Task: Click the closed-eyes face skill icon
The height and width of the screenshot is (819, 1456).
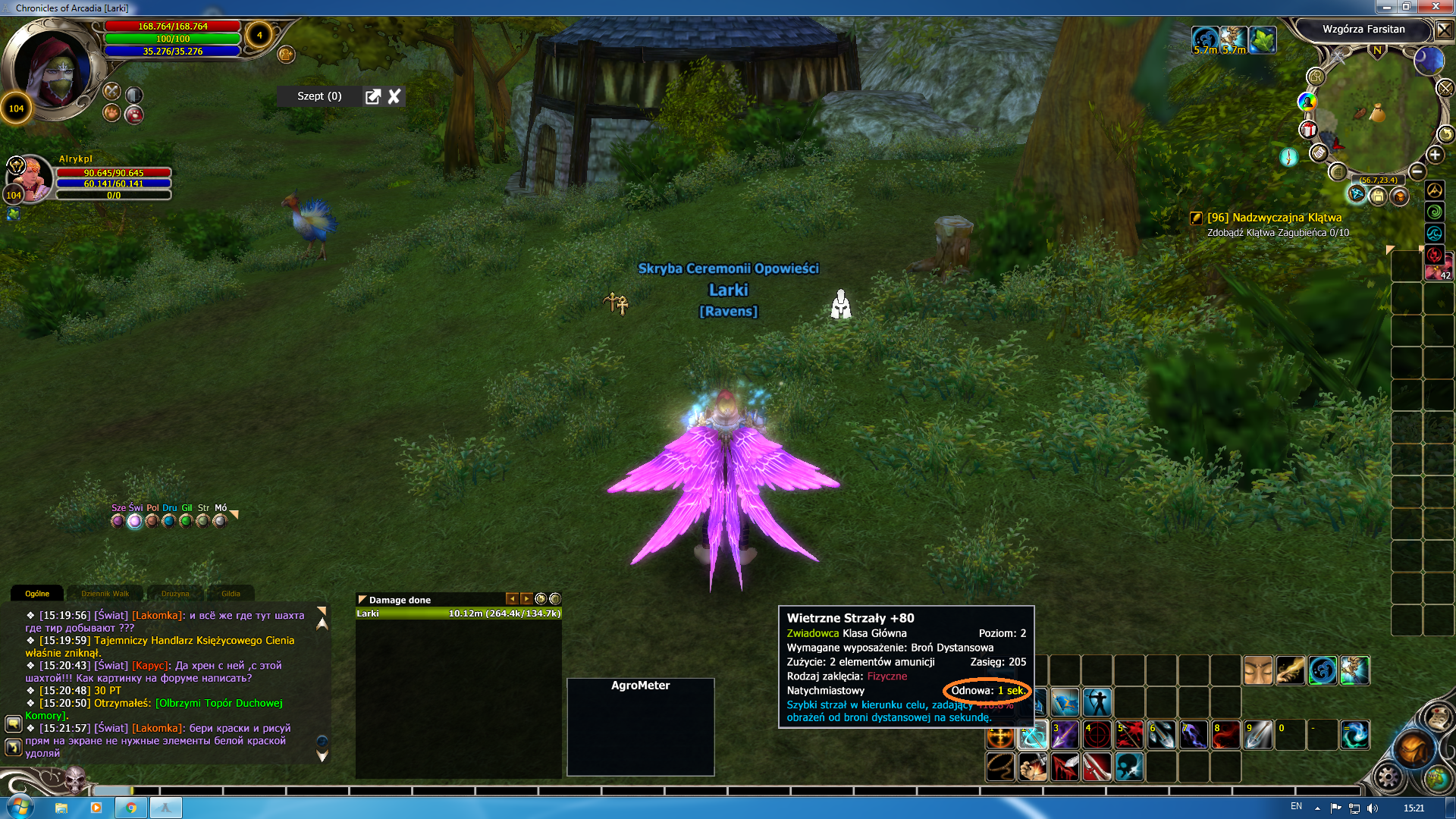Action: click(x=1258, y=670)
